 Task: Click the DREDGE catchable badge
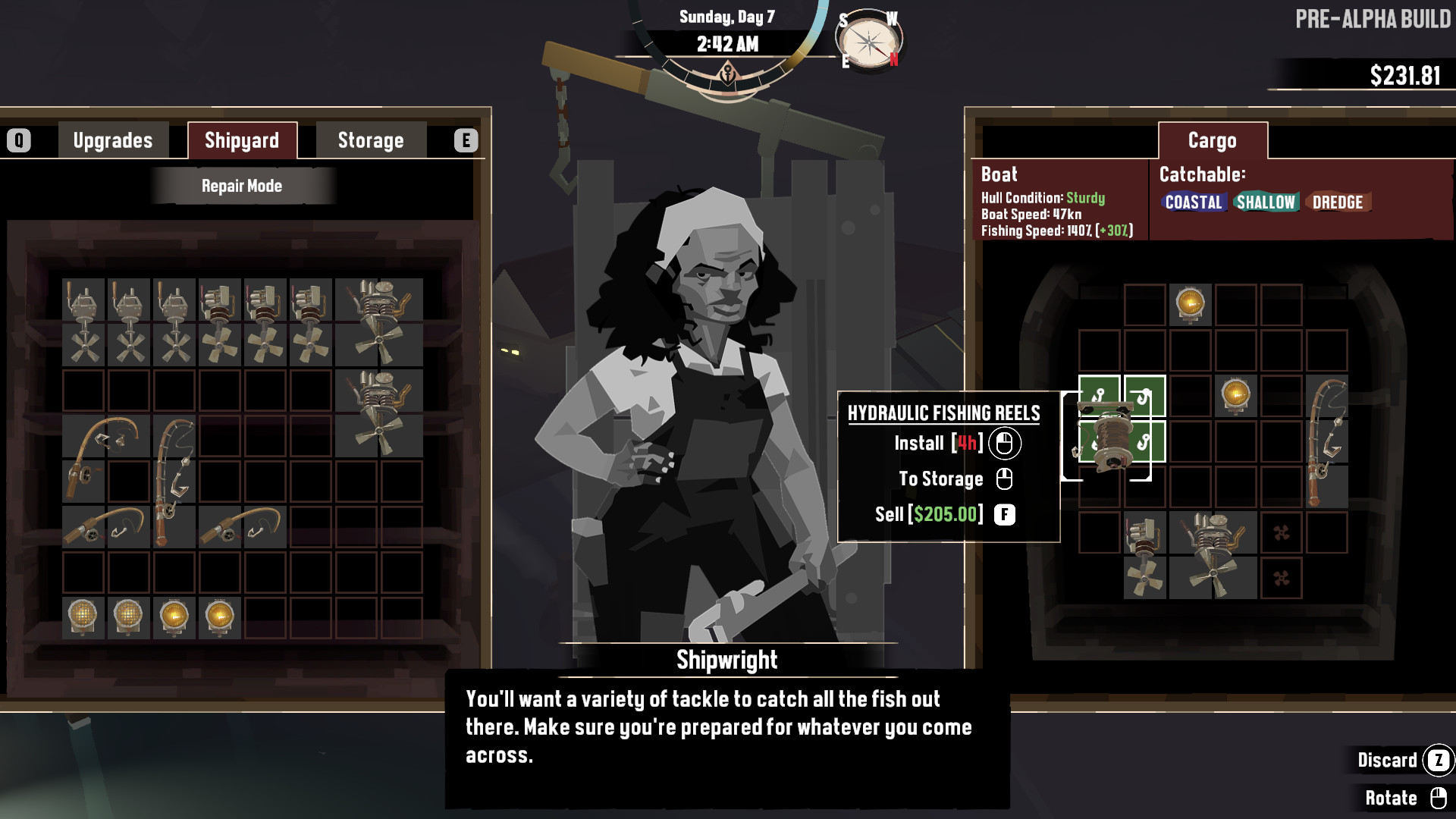pyautogui.click(x=1337, y=202)
